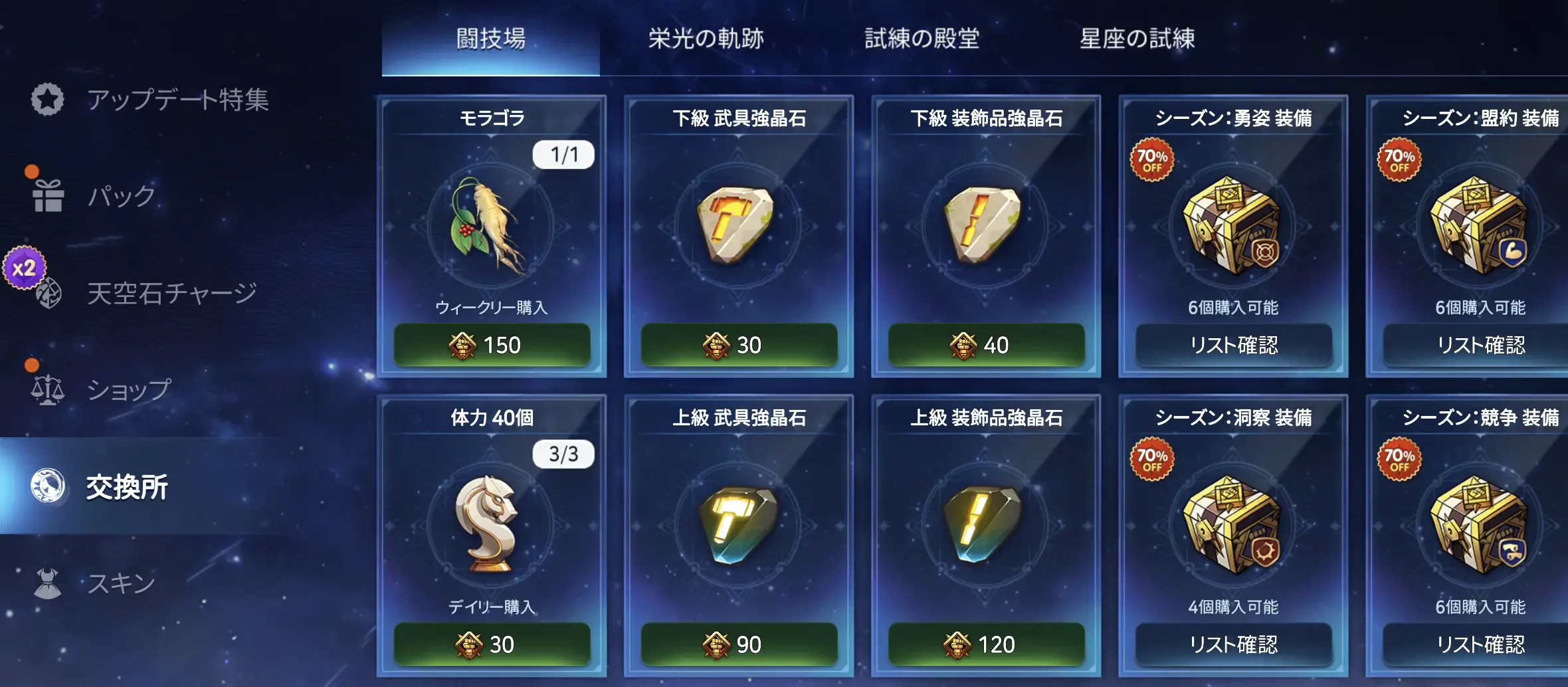Switch to the 栄光の軌跡 tab
This screenshot has width=1568, height=687.
point(706,39)
